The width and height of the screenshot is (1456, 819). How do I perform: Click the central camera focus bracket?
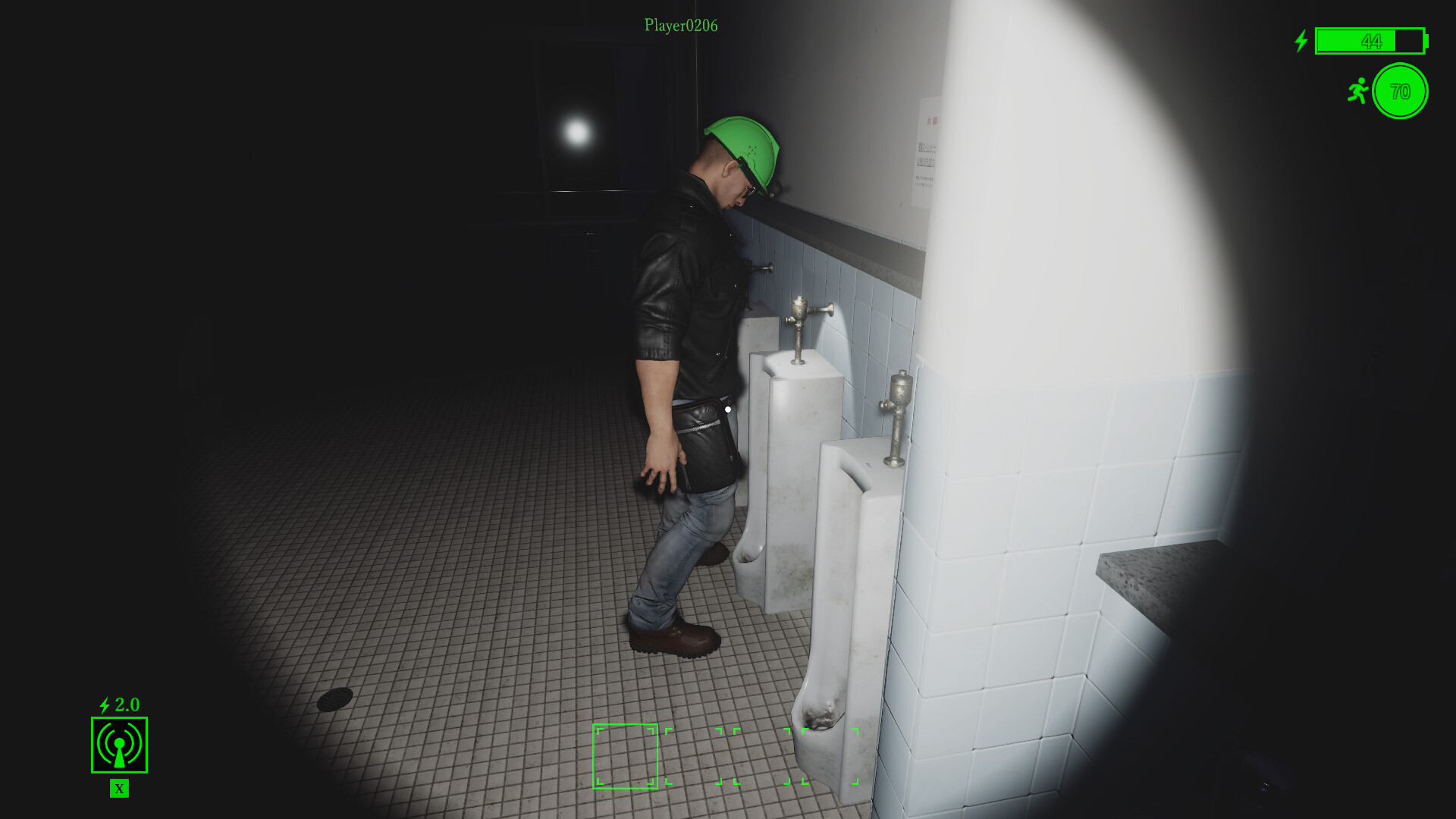625,755
